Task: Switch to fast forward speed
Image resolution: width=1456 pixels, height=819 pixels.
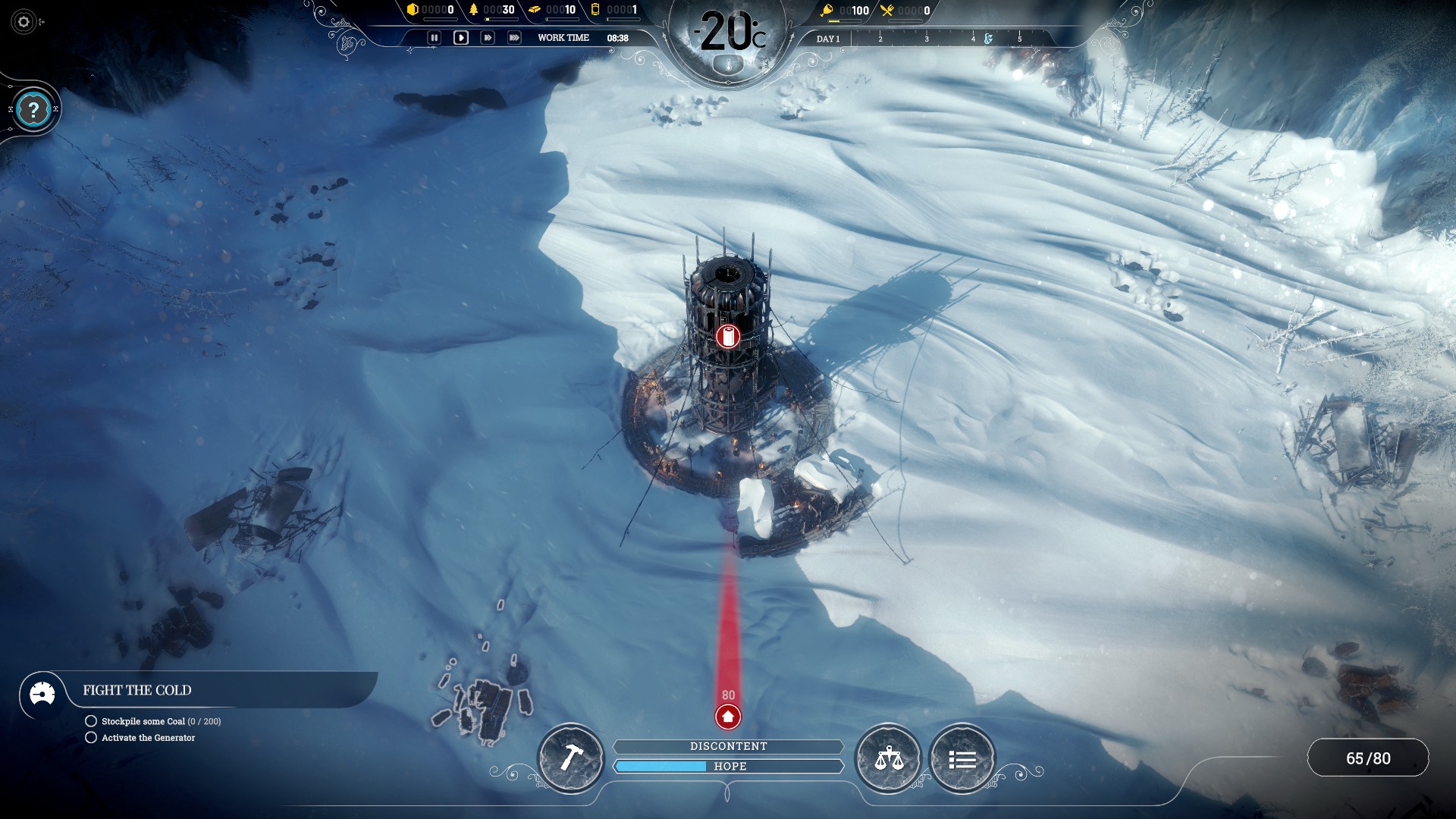Action: pyautogui.click(x=488, y=38)
